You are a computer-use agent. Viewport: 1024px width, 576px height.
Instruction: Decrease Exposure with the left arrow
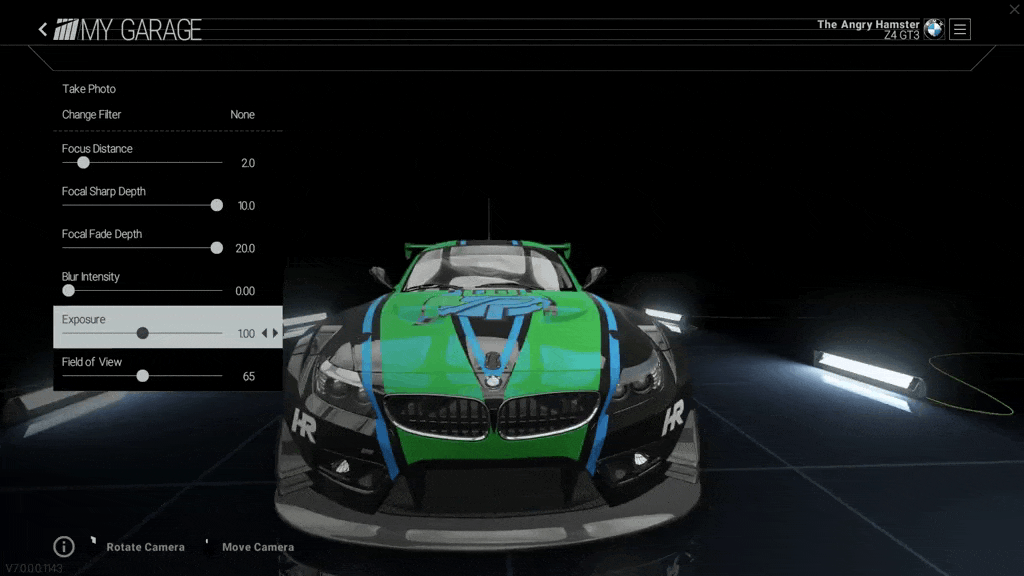pyautogui.click(x=264, y=333)
